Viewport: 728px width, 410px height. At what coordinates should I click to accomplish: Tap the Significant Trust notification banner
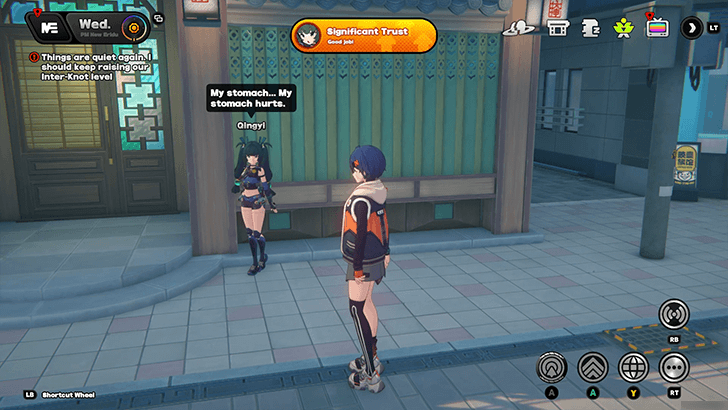tap(363, 35)
